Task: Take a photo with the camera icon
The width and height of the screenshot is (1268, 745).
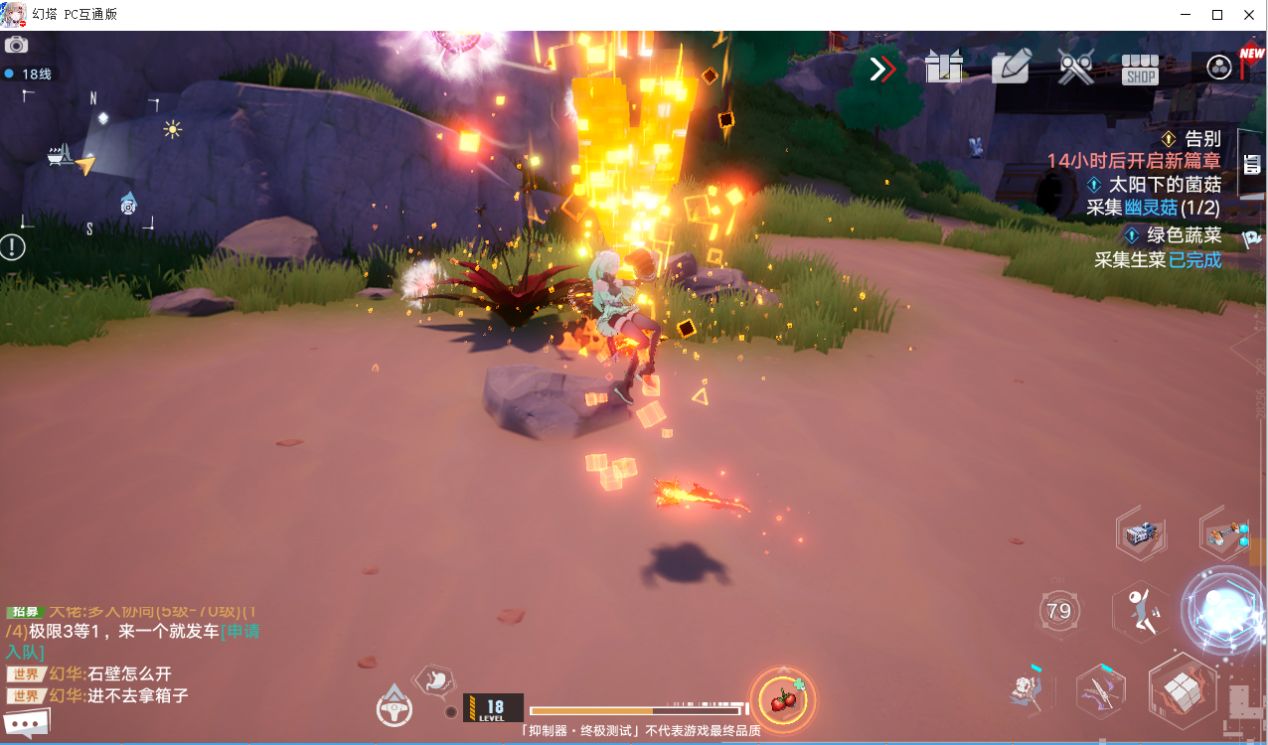Action: pyautogui.click(x=16, y=45)
